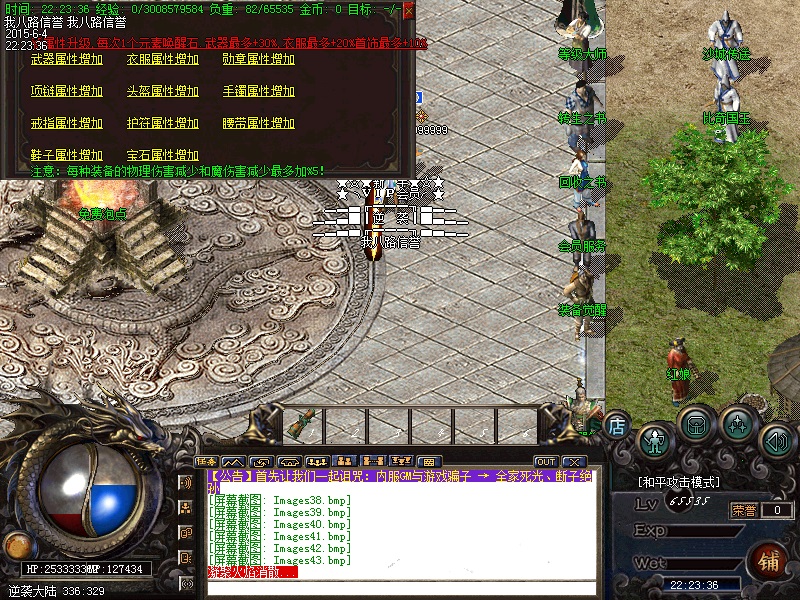The image size is (800, 600).
Task: Choose 武器属性增加 weapon upgrade option
Action: click(67, 59)
